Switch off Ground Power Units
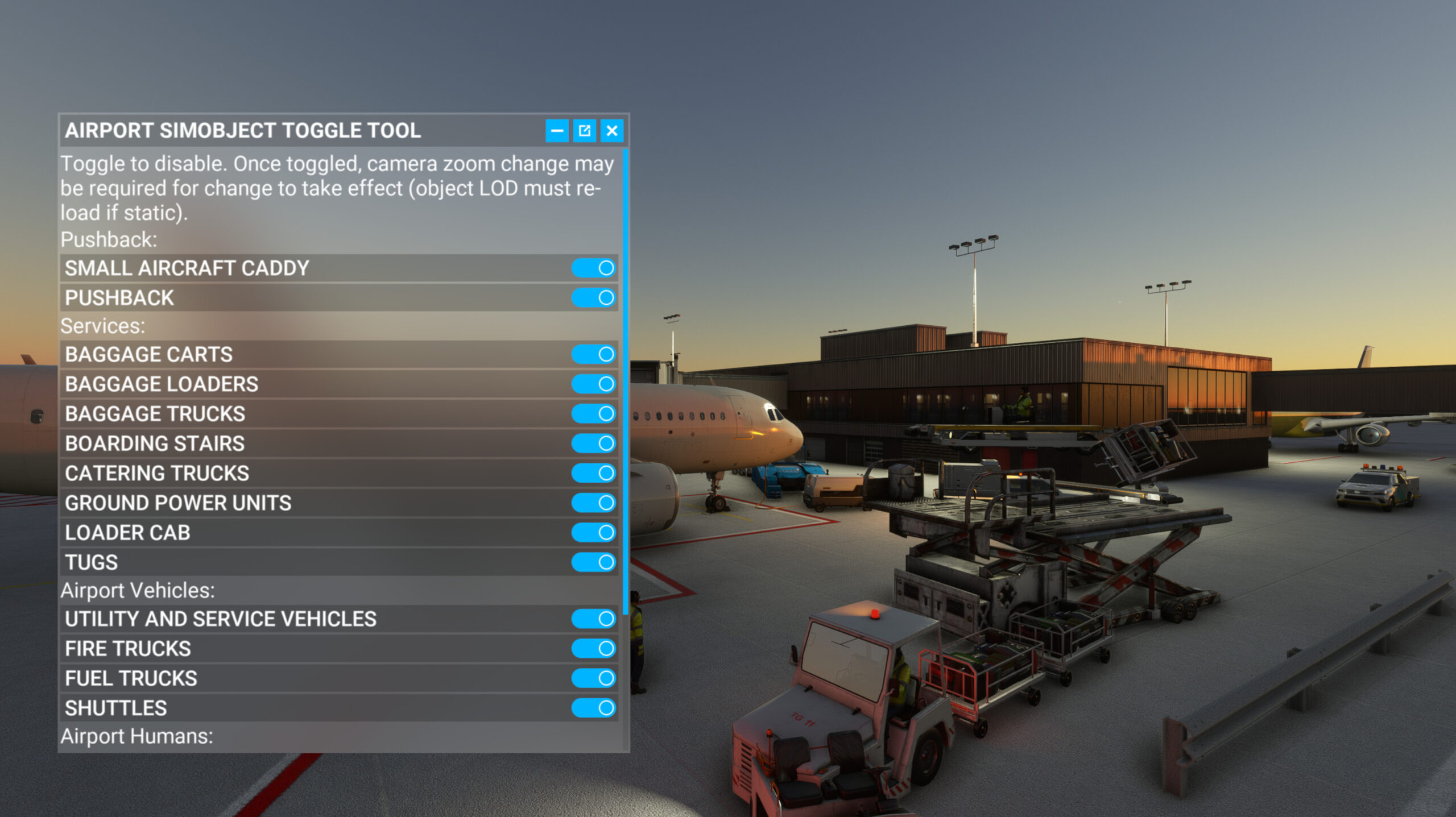1456x817 pixels. tap(594, 503)
